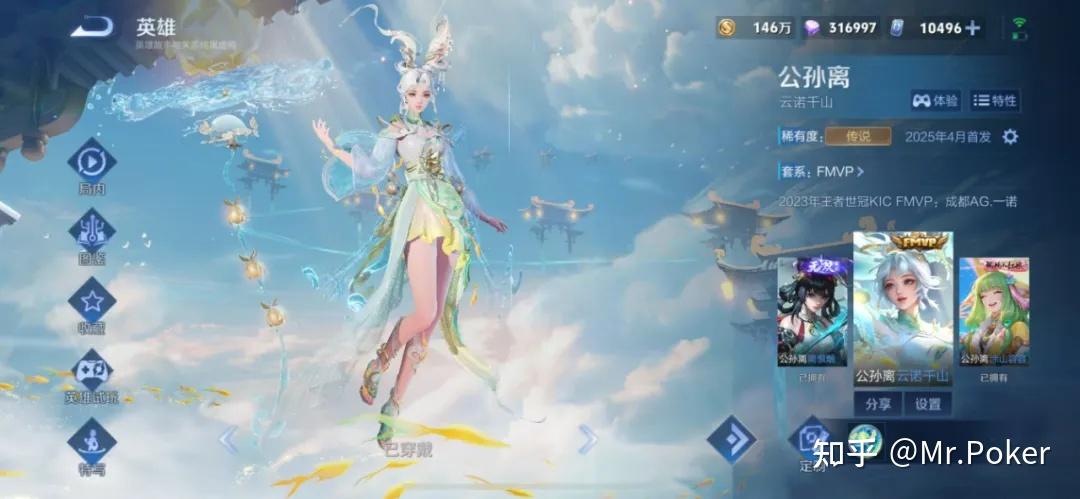
Task: Show the previous skin with left arrow
Action: point(229,438)
